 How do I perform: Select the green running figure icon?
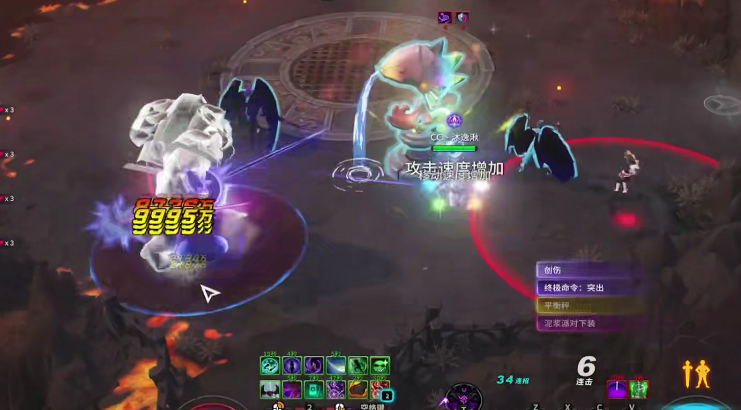tap(357, 366)
